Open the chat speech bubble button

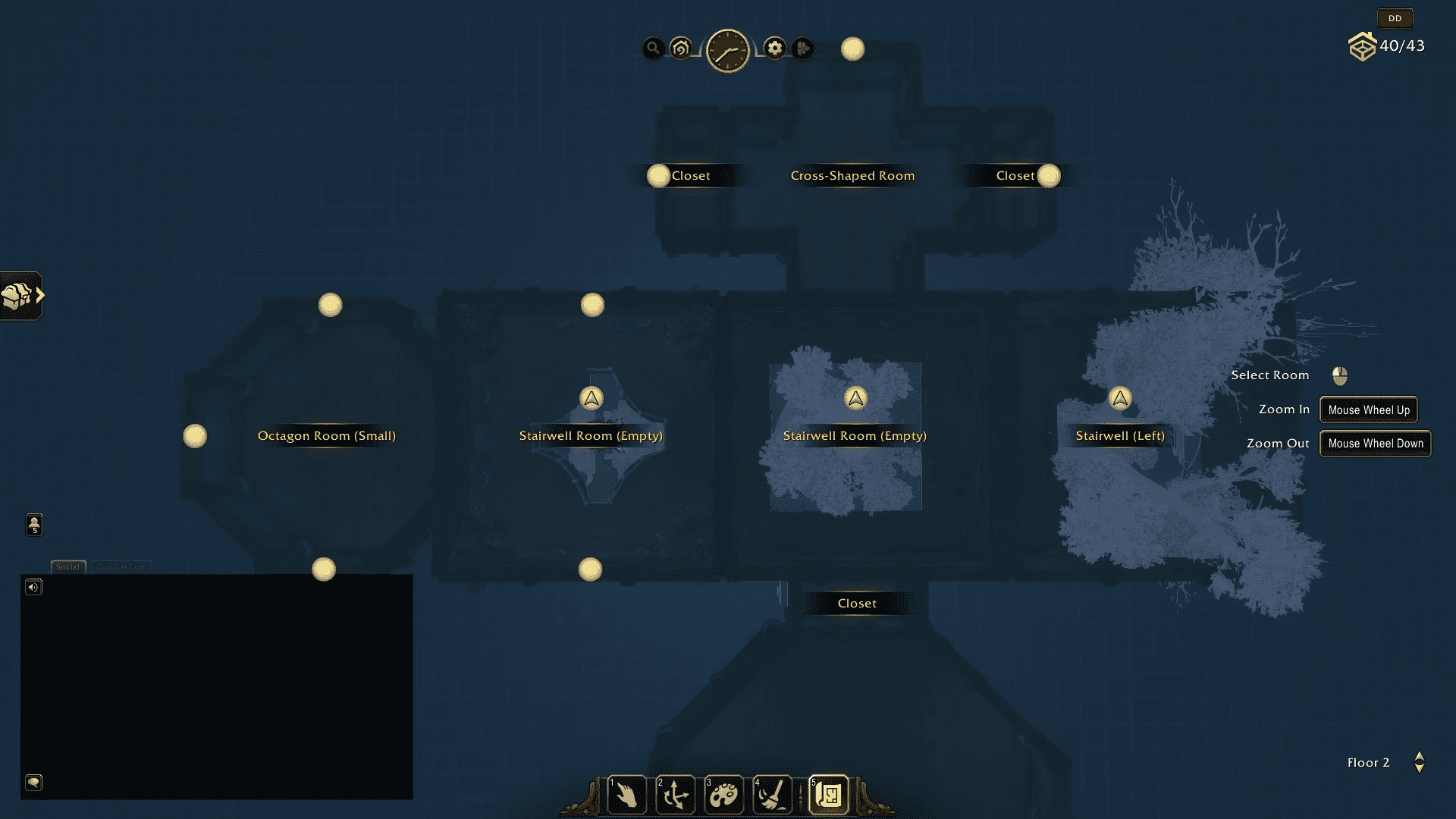click(33, 782)
